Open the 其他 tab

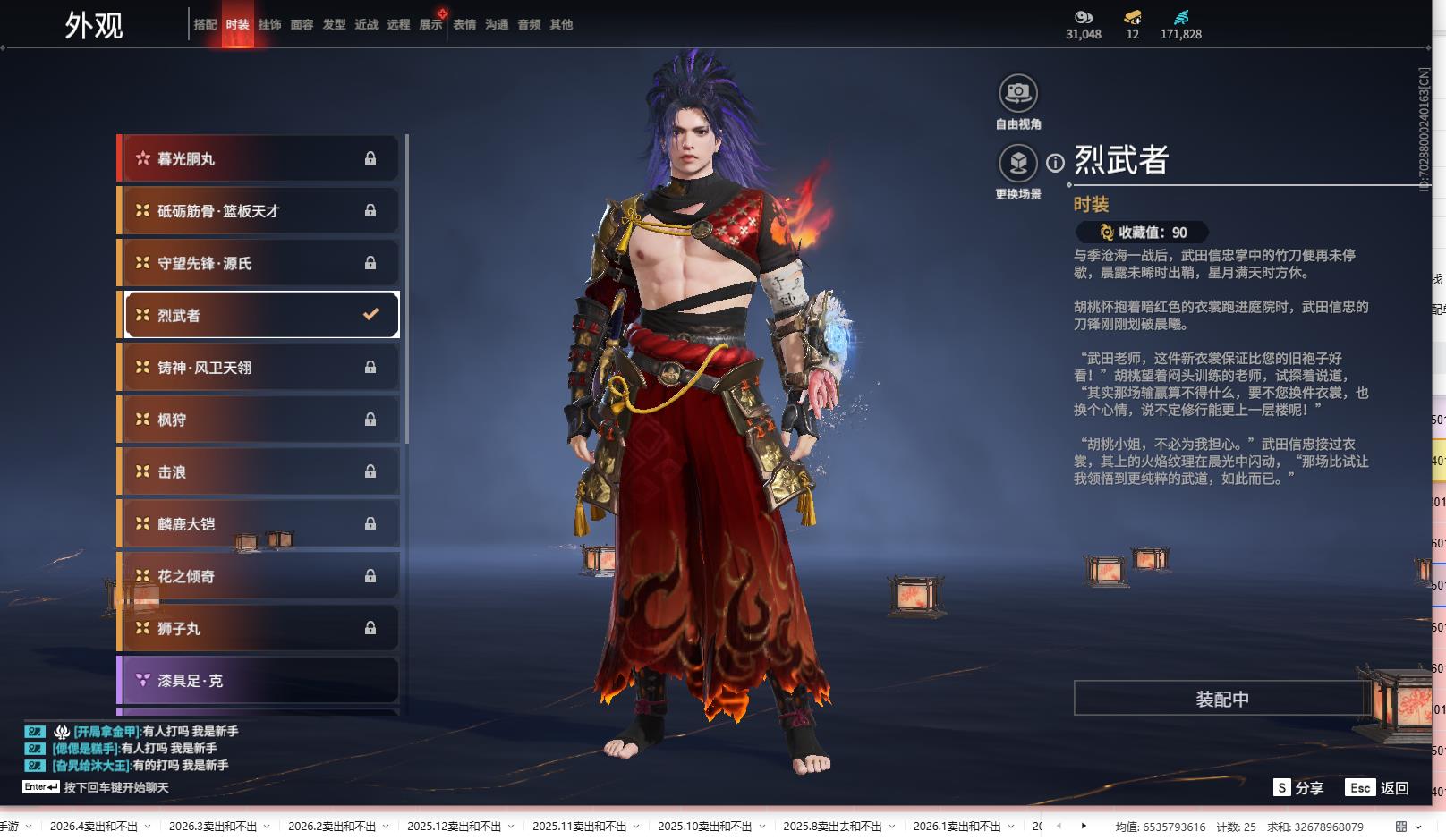[561, 25]
